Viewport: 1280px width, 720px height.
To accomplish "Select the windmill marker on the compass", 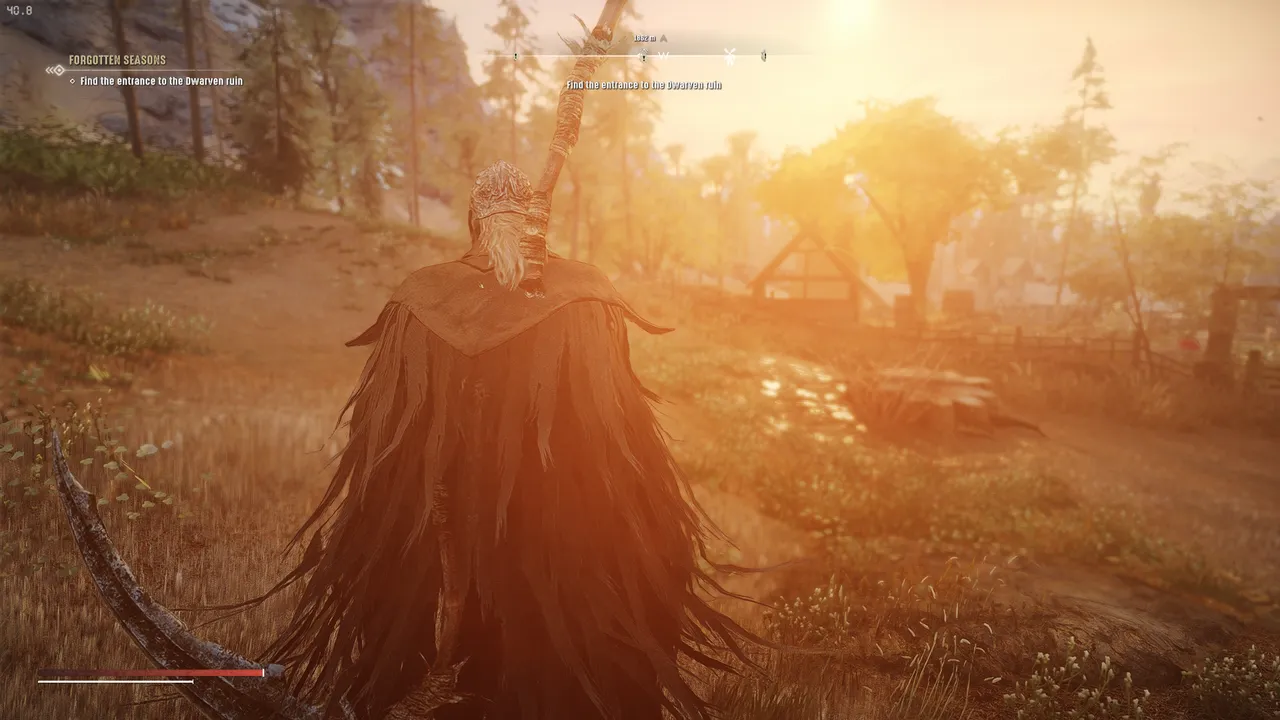I will pos(729,57).
